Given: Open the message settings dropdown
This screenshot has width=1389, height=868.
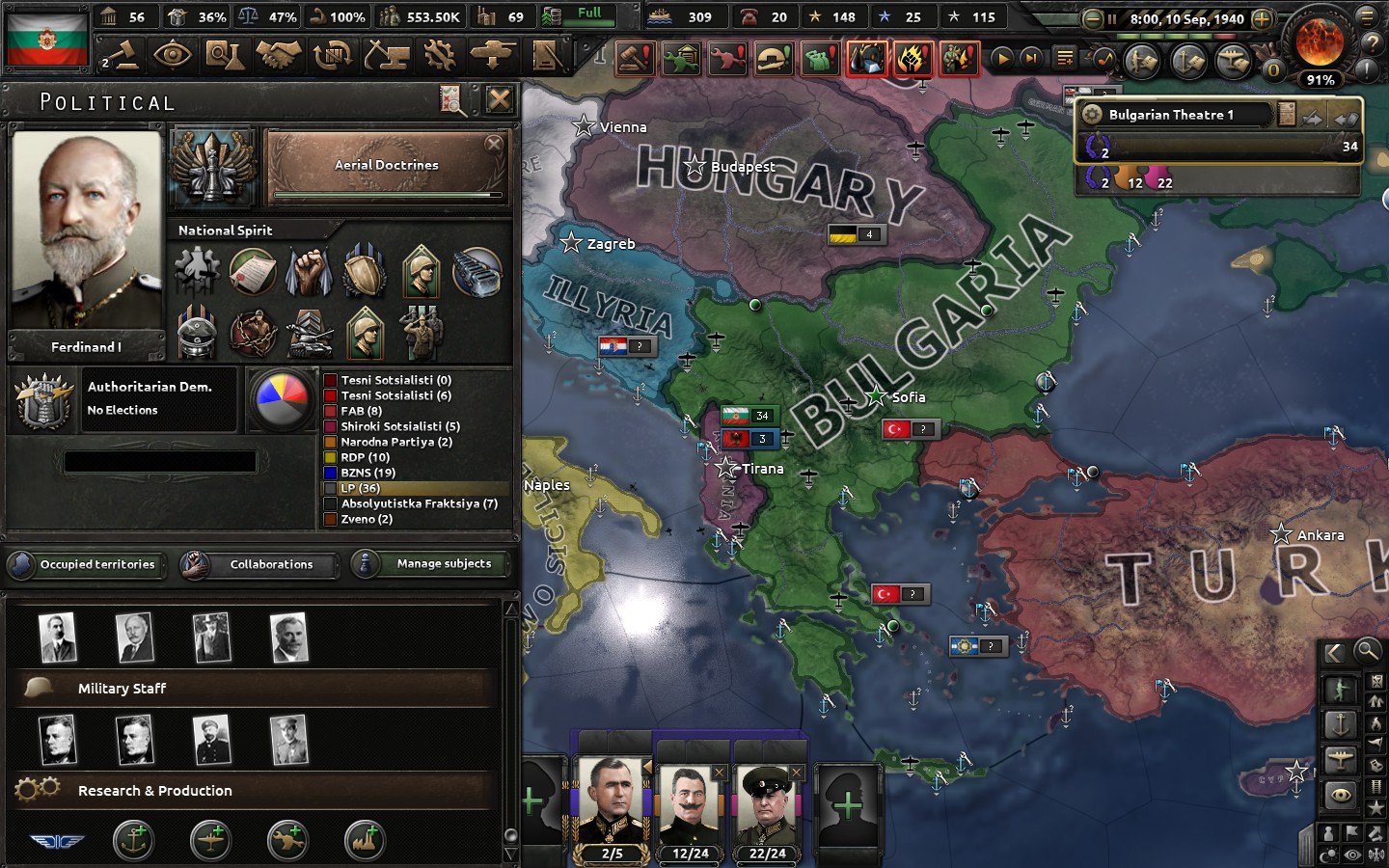Looking at the screenshot, I should (1064, 58).
